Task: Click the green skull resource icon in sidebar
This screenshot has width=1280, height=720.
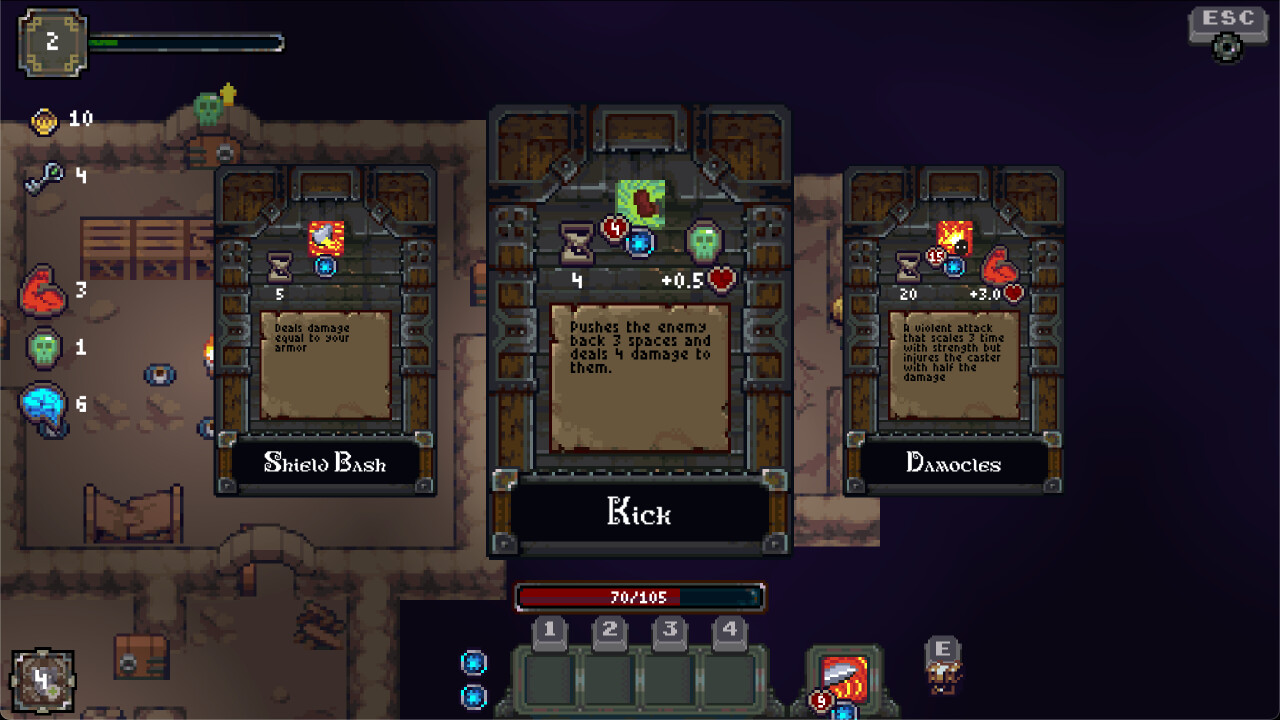Action: pos(42,347)
